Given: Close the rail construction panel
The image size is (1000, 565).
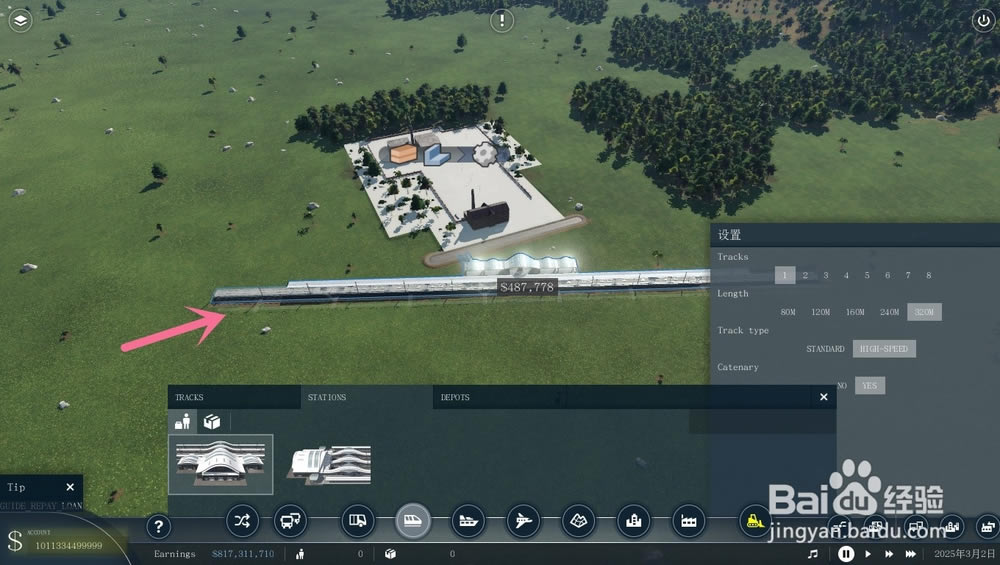Looking at the screenshot, I should coord(824,397).
